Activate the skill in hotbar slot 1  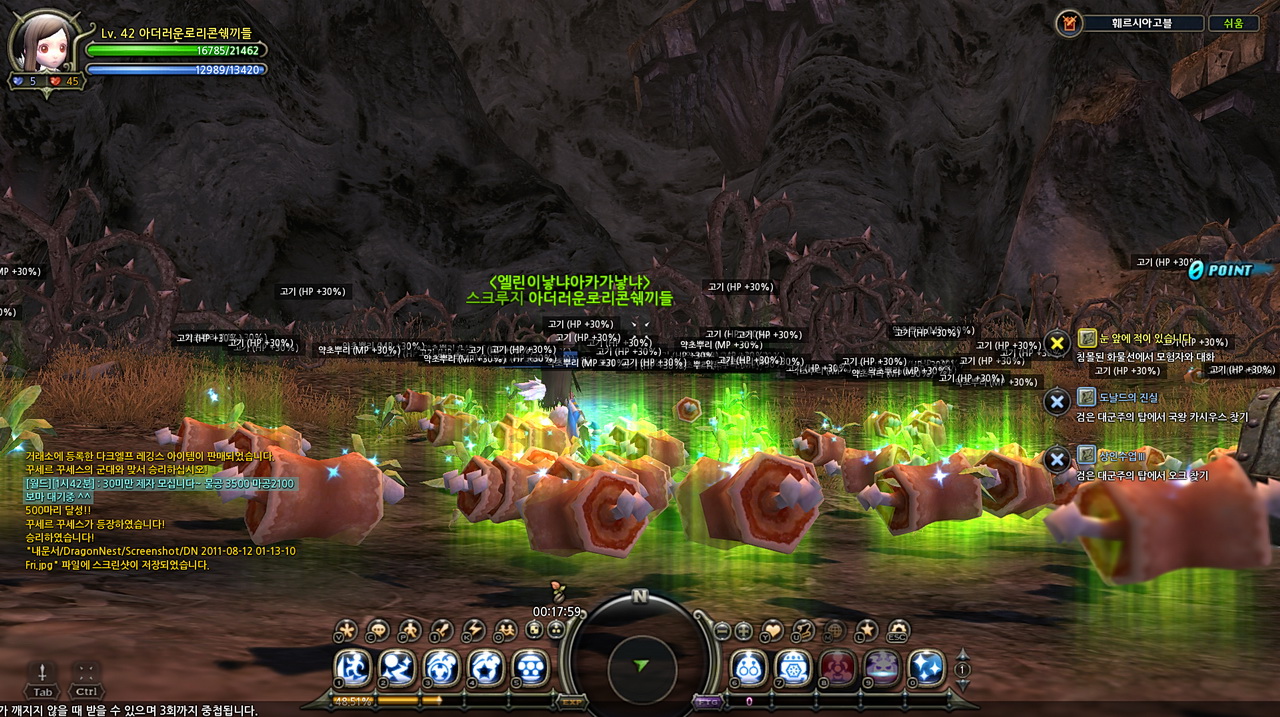[352, 667]
